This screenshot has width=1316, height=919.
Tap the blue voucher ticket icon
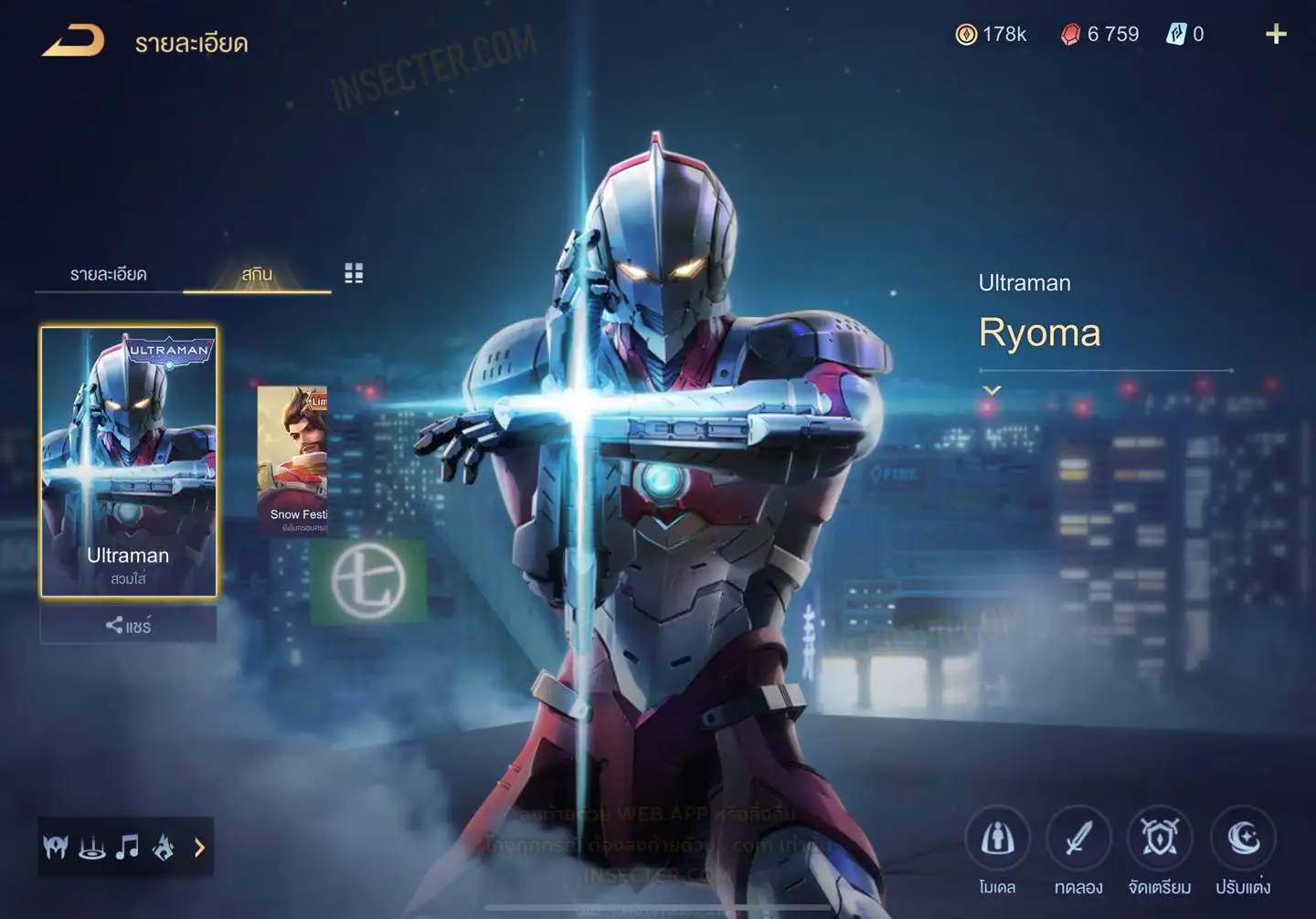coord(1175,35)
